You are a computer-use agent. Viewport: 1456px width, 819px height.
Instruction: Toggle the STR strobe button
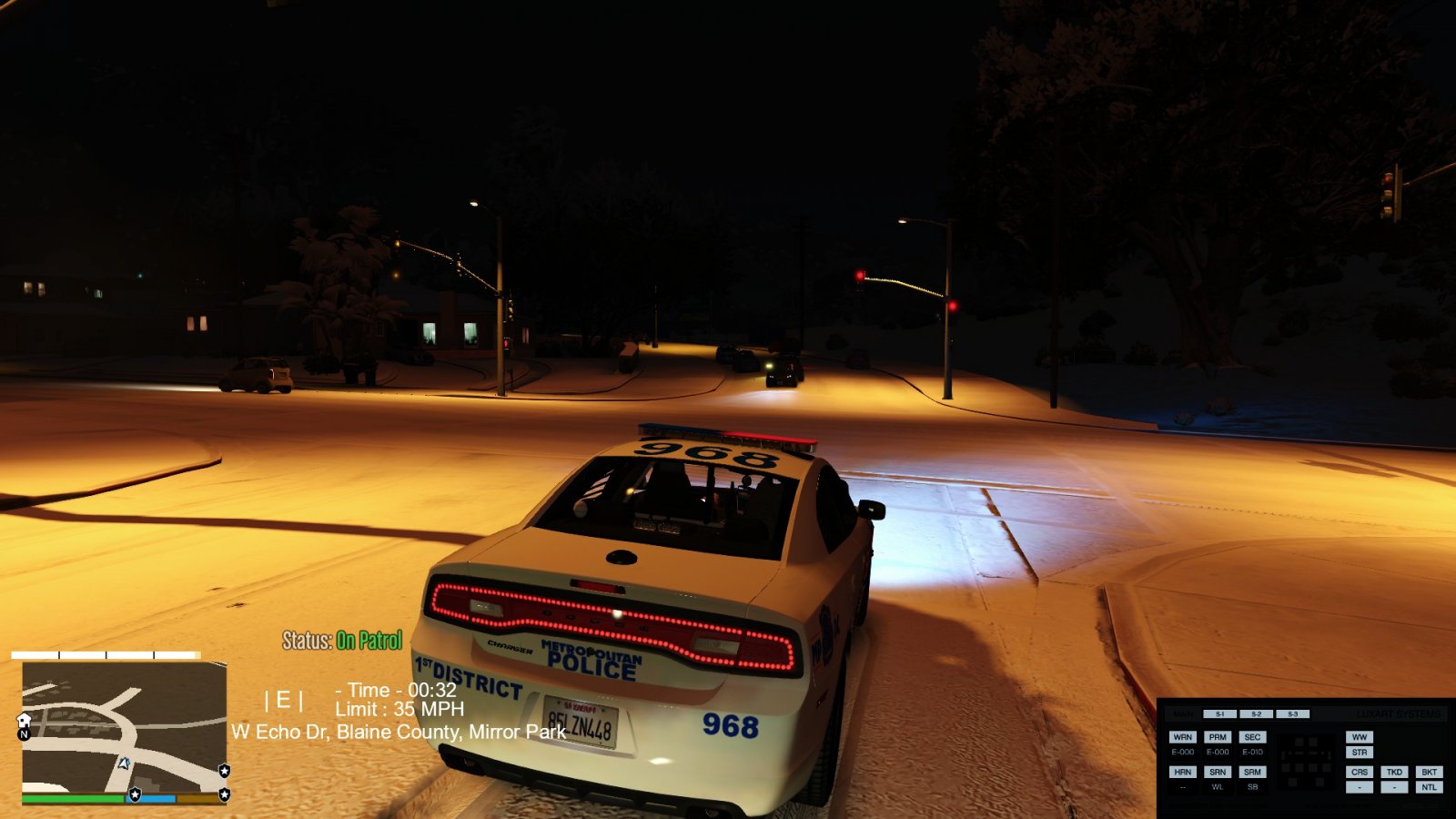coord(1359,753)
